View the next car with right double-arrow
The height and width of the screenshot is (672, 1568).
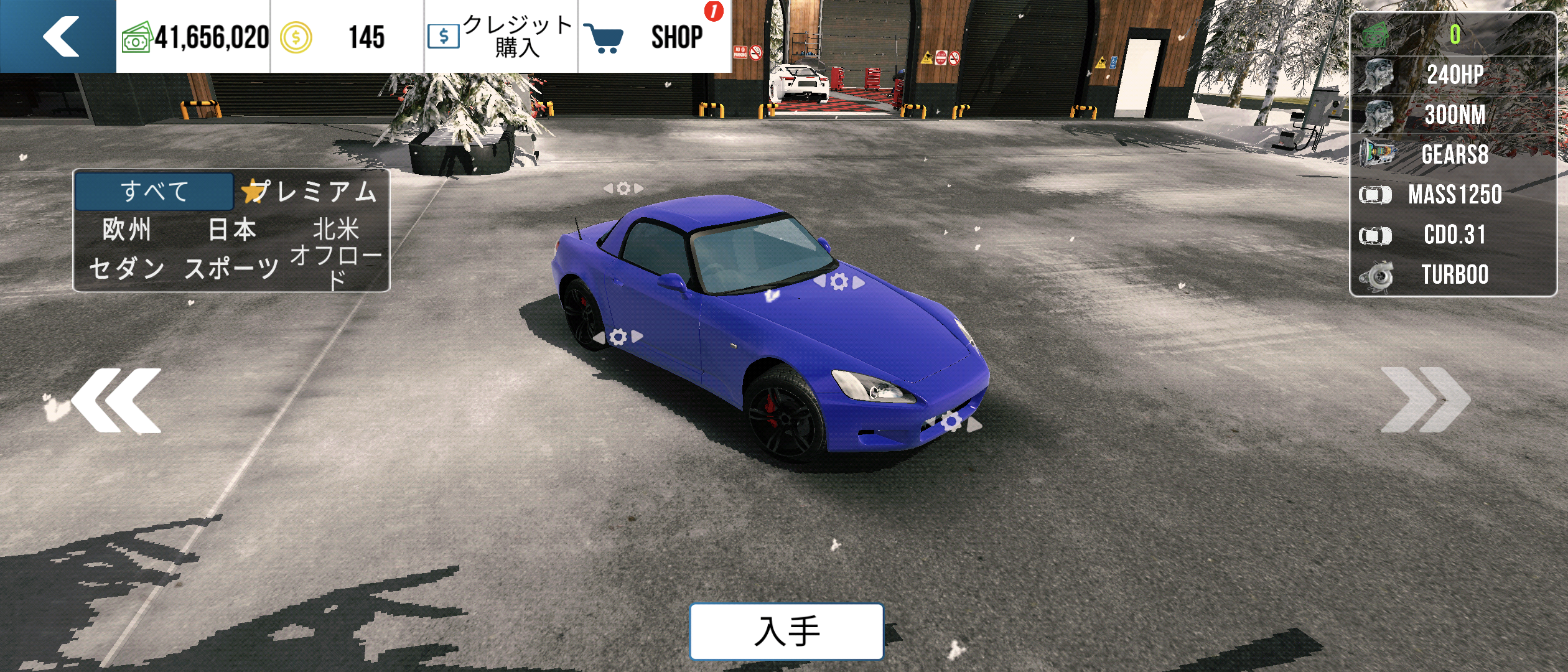tap(1425, 400)
